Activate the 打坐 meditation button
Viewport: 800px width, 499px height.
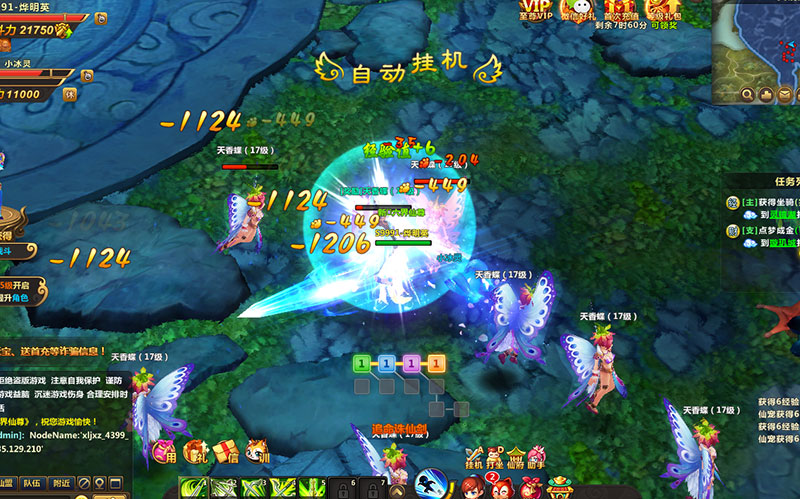tap(494, 458)
